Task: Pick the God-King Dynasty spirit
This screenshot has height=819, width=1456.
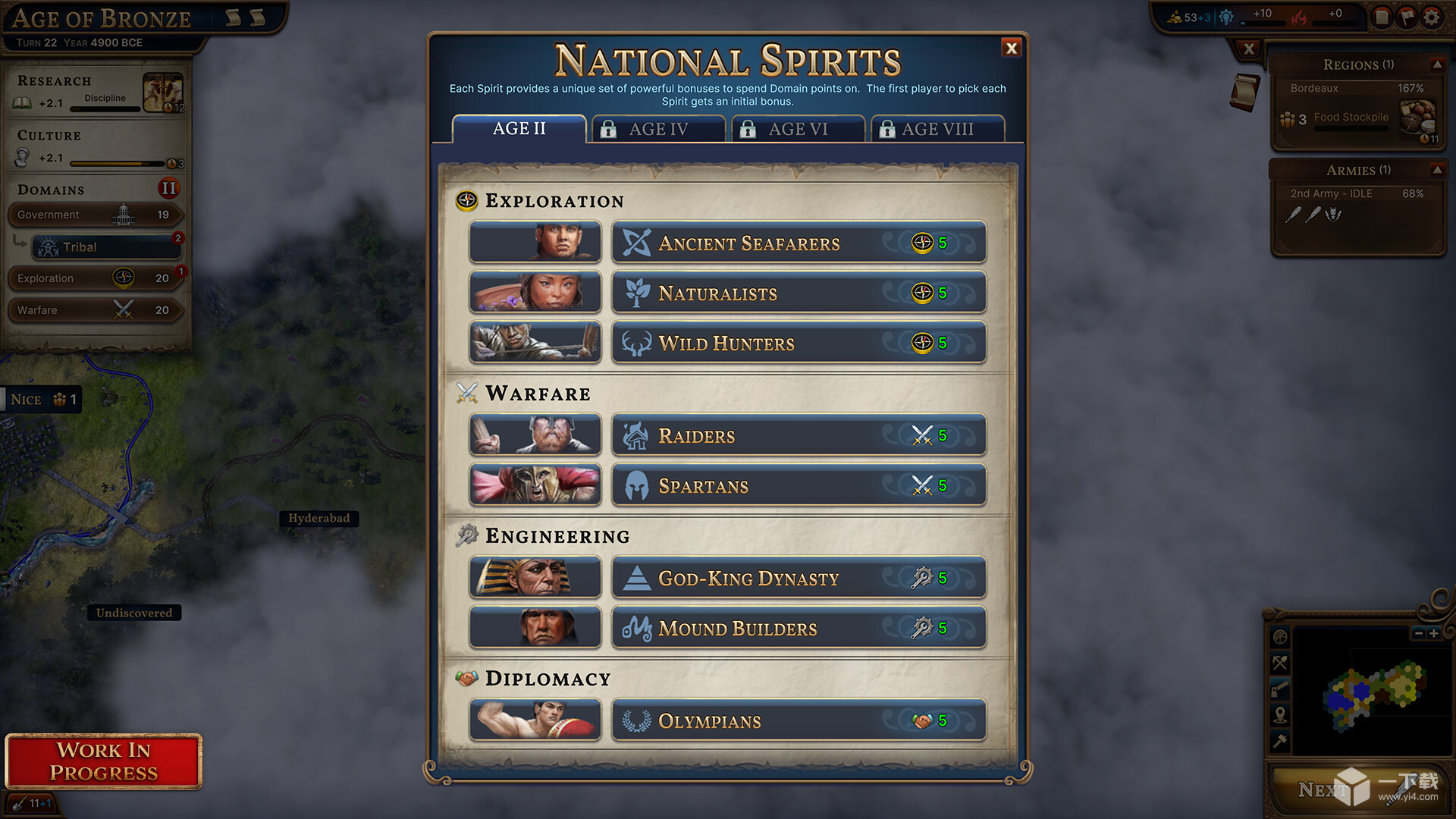Action: (x=799, y=578)
